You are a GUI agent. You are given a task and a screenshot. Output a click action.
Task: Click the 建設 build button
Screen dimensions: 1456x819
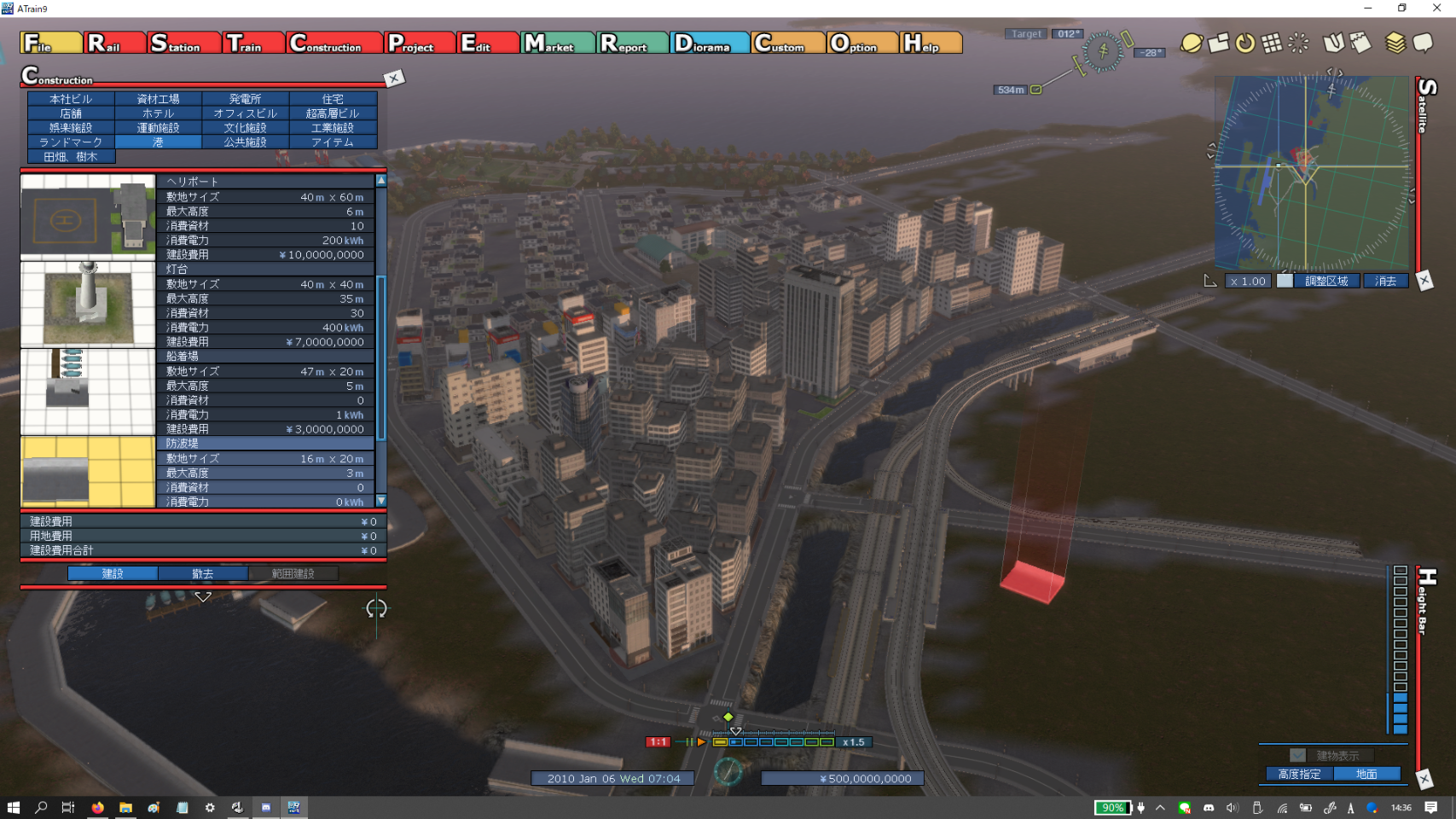pos(113,573)
